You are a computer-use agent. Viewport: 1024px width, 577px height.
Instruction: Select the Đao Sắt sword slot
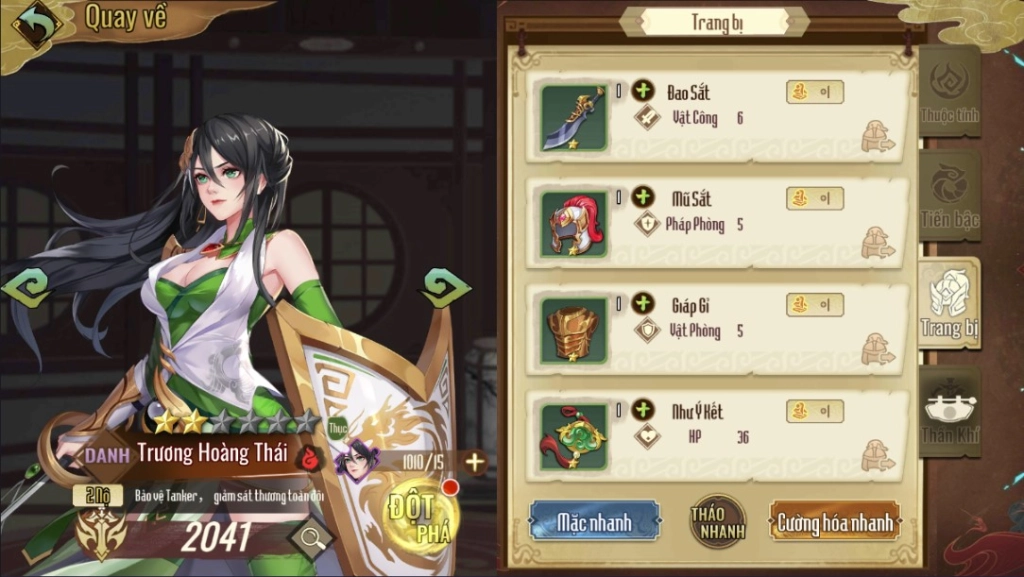[x=574, y=117]
